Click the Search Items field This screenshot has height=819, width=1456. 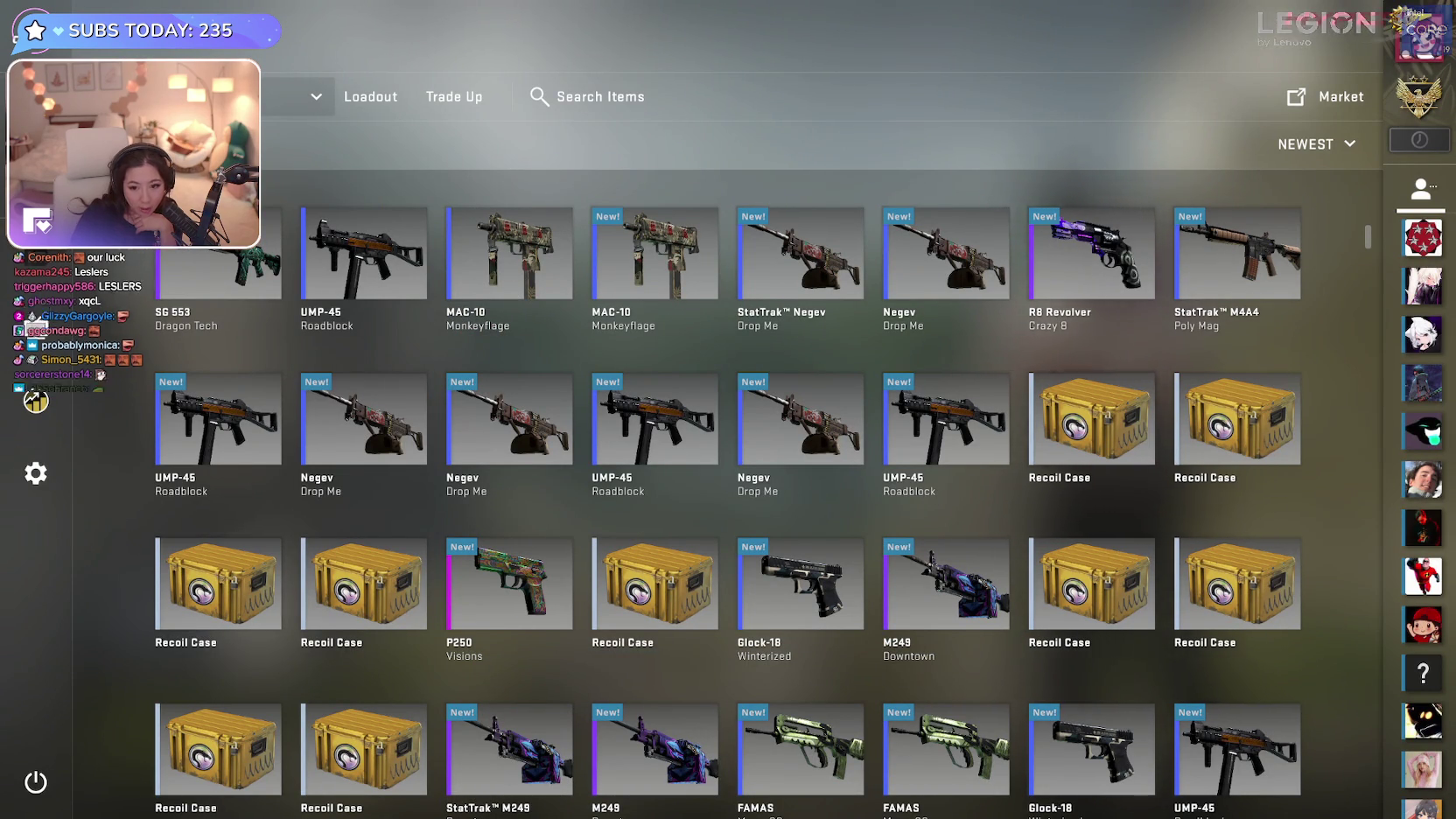click(x=600, y=97)
